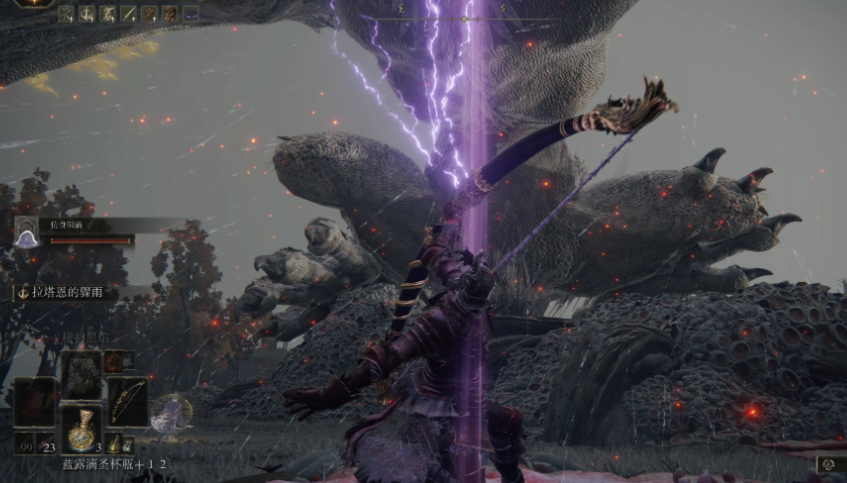Image resolution: width=847 pixels, height=483 pixels.
Task: Select the equipped bow weapon slot
Action: click(127, 400)
